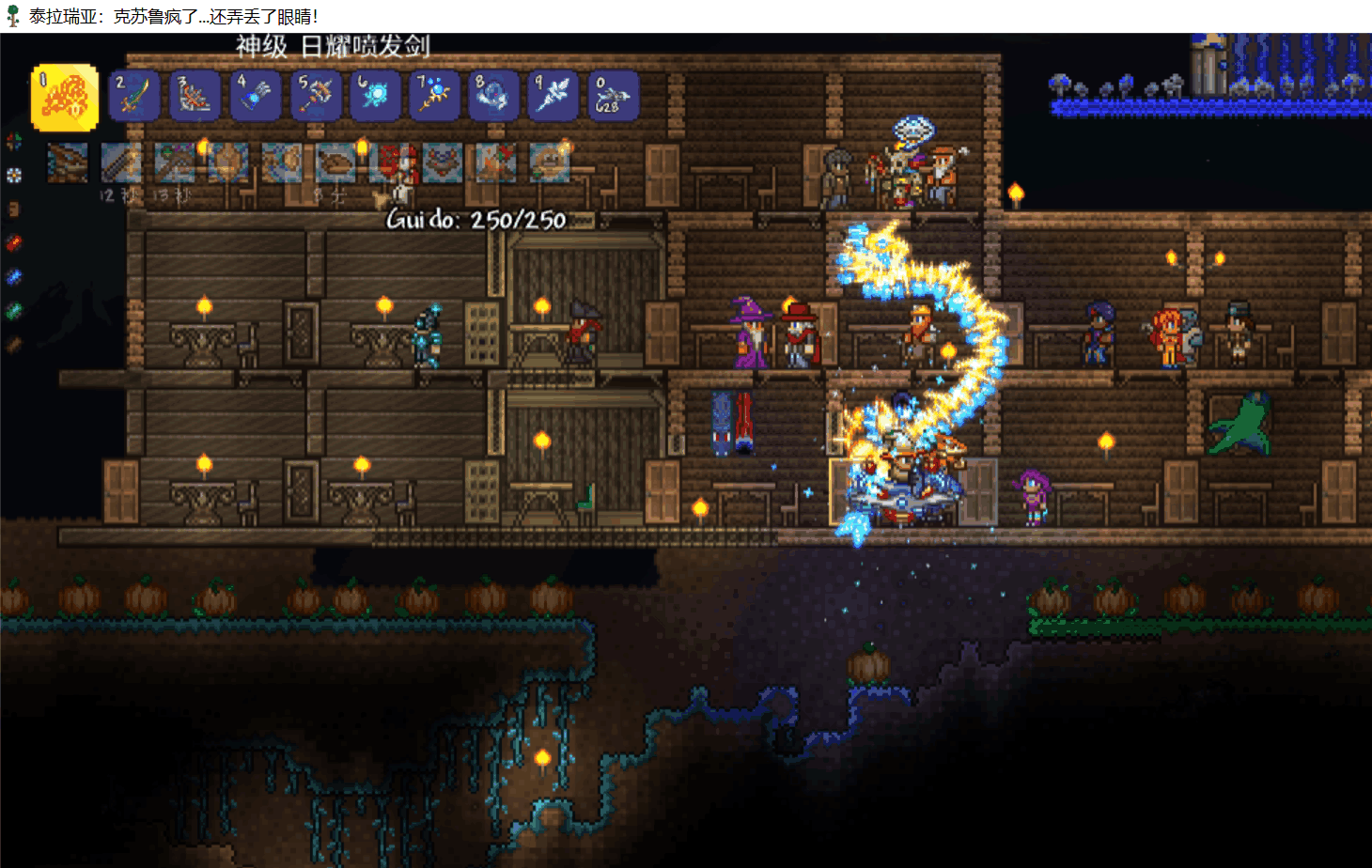This screenshot has width=1372, height=868.
Task: Select the green sword in hotbar slot 2
Action: point(133,96)
